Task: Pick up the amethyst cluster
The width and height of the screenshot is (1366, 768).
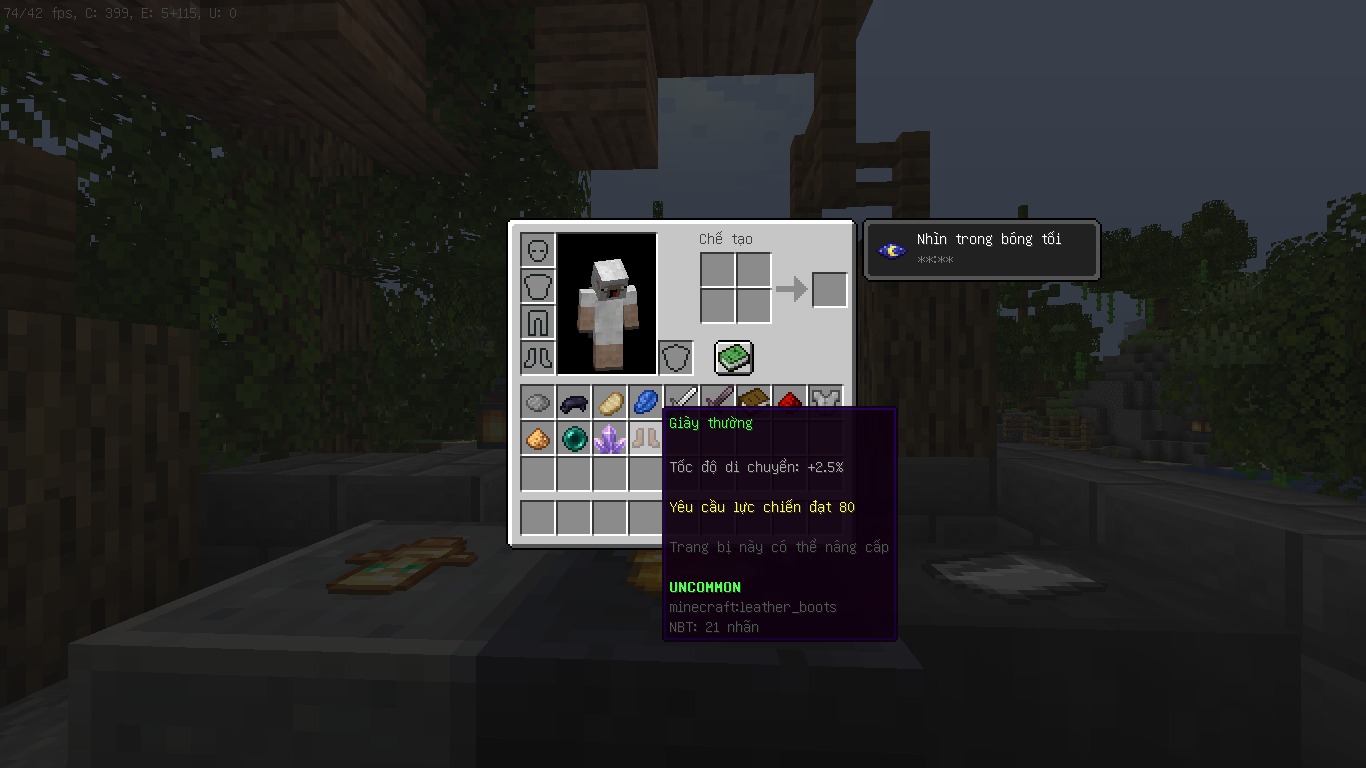Action: 609,438
